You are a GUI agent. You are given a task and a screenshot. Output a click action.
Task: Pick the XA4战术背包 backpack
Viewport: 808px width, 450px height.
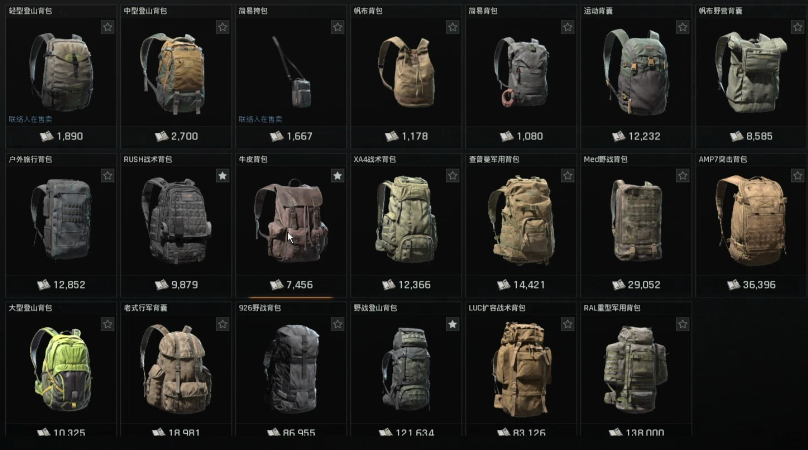405,220
